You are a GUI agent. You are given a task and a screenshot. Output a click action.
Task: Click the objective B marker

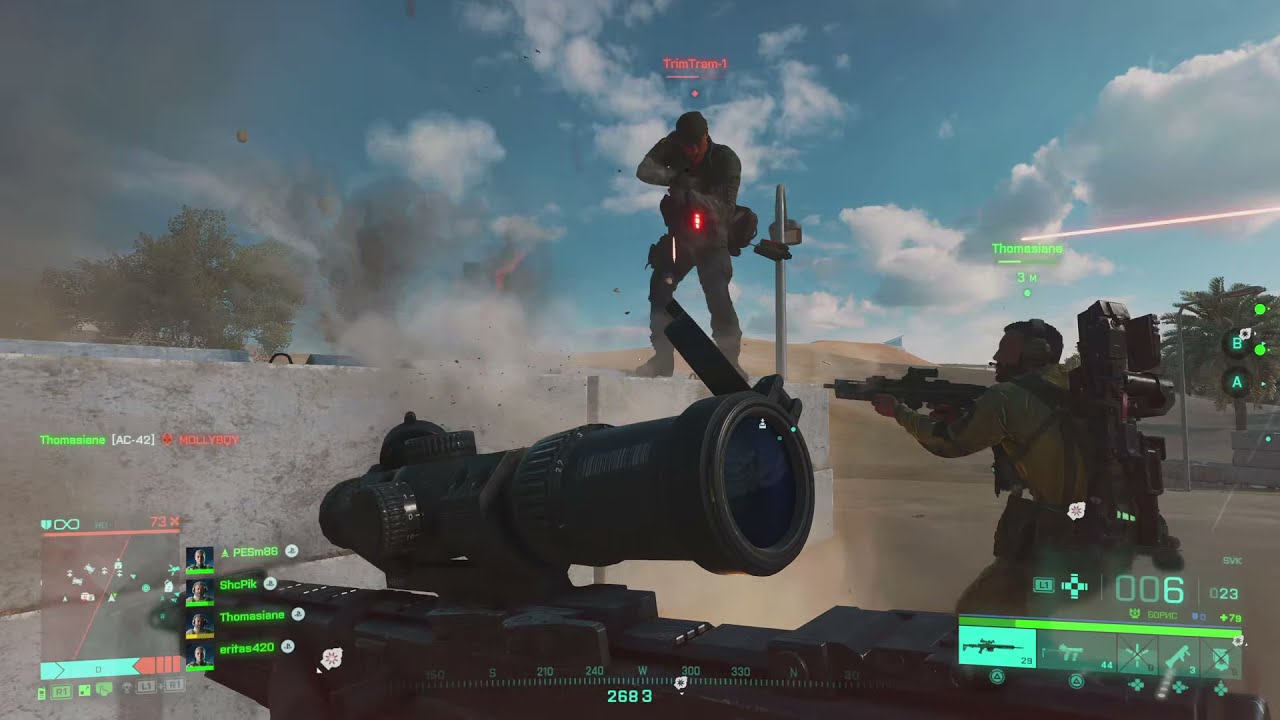pos(1237,345)
